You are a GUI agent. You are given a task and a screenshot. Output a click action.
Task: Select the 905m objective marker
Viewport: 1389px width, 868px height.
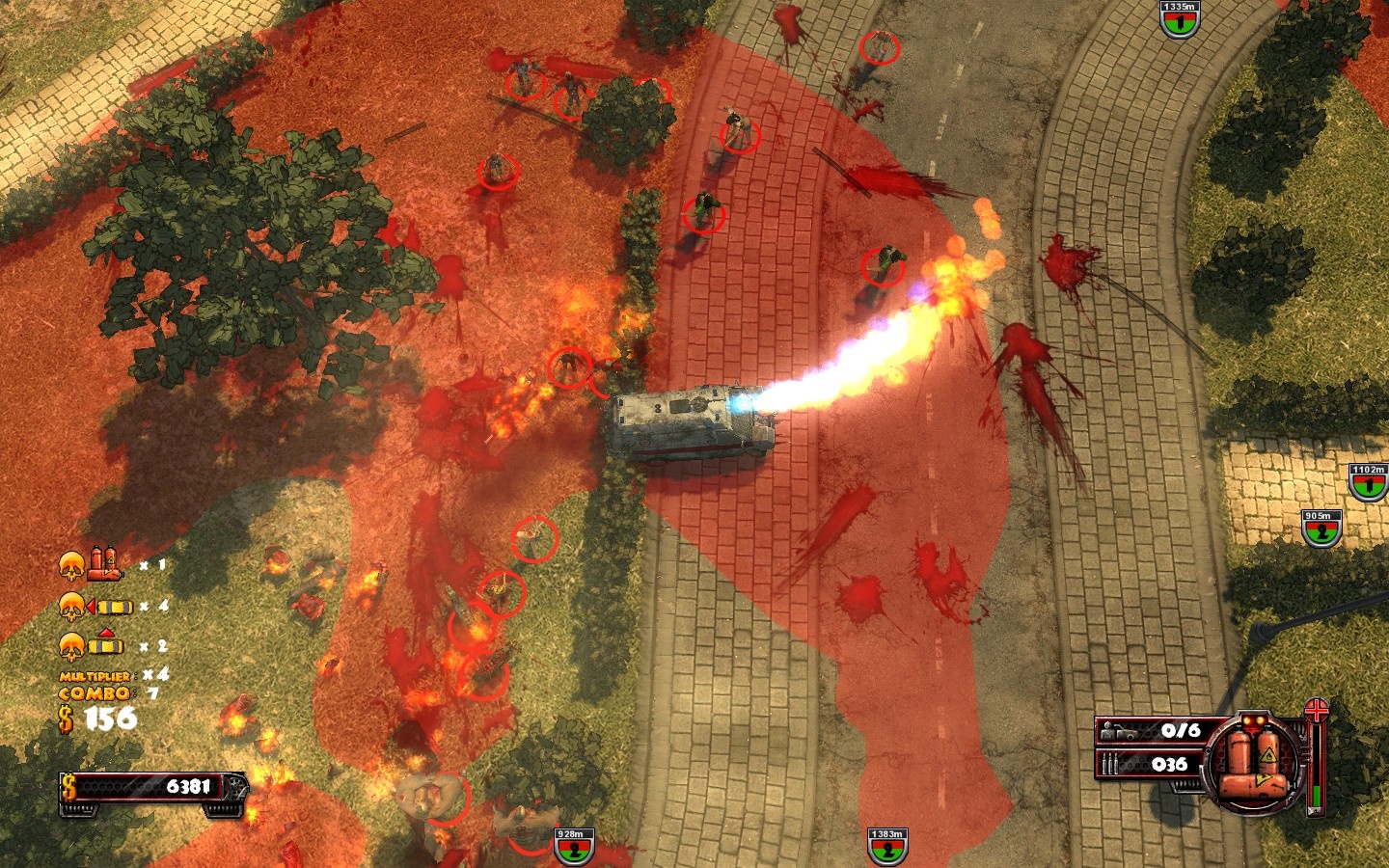tap(1320, 529)
